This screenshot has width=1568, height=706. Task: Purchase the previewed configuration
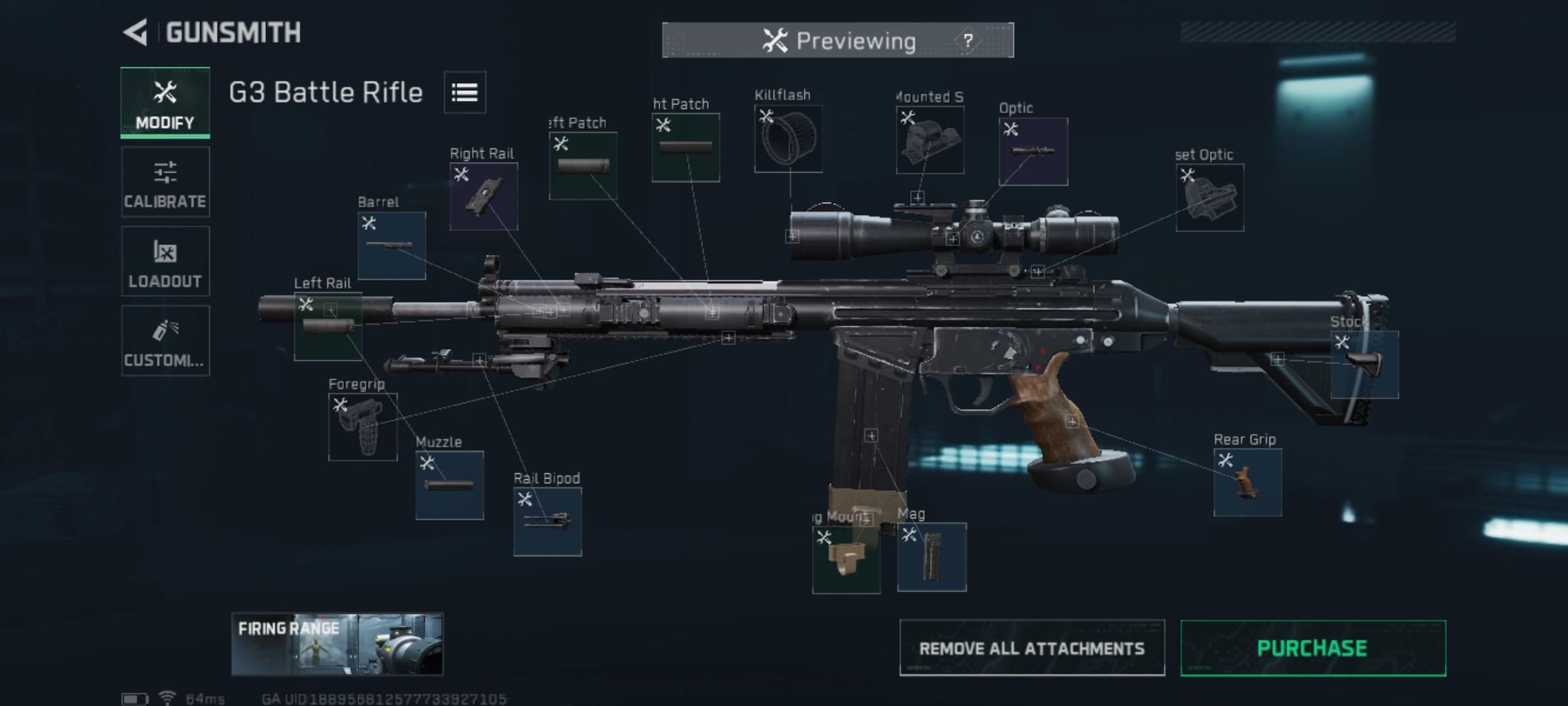click(1313, 648)
